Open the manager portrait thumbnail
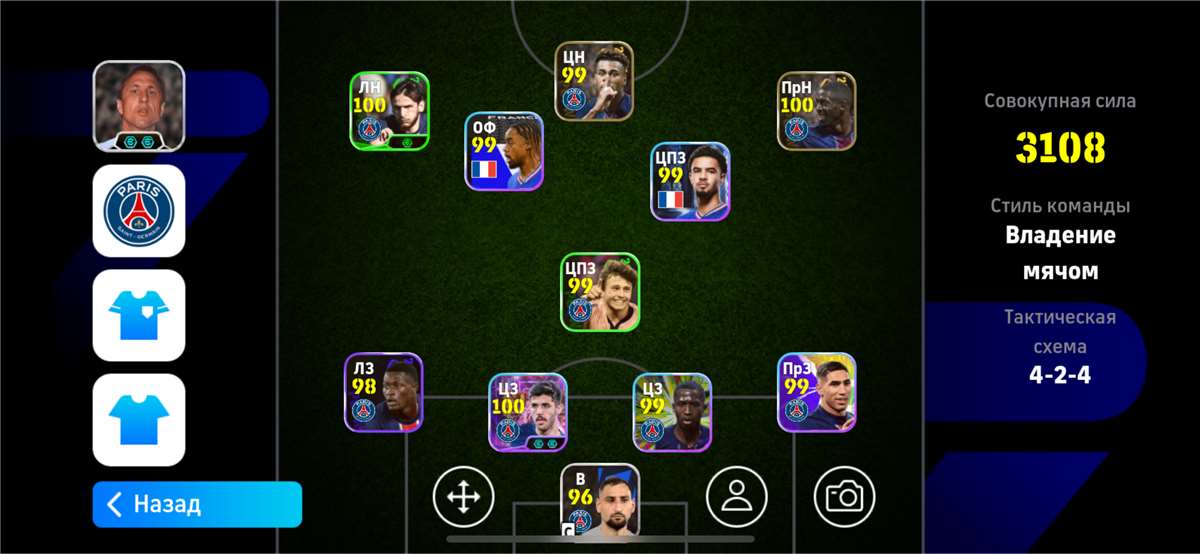This screenshot has height=554, width=1200. [139, 107]
